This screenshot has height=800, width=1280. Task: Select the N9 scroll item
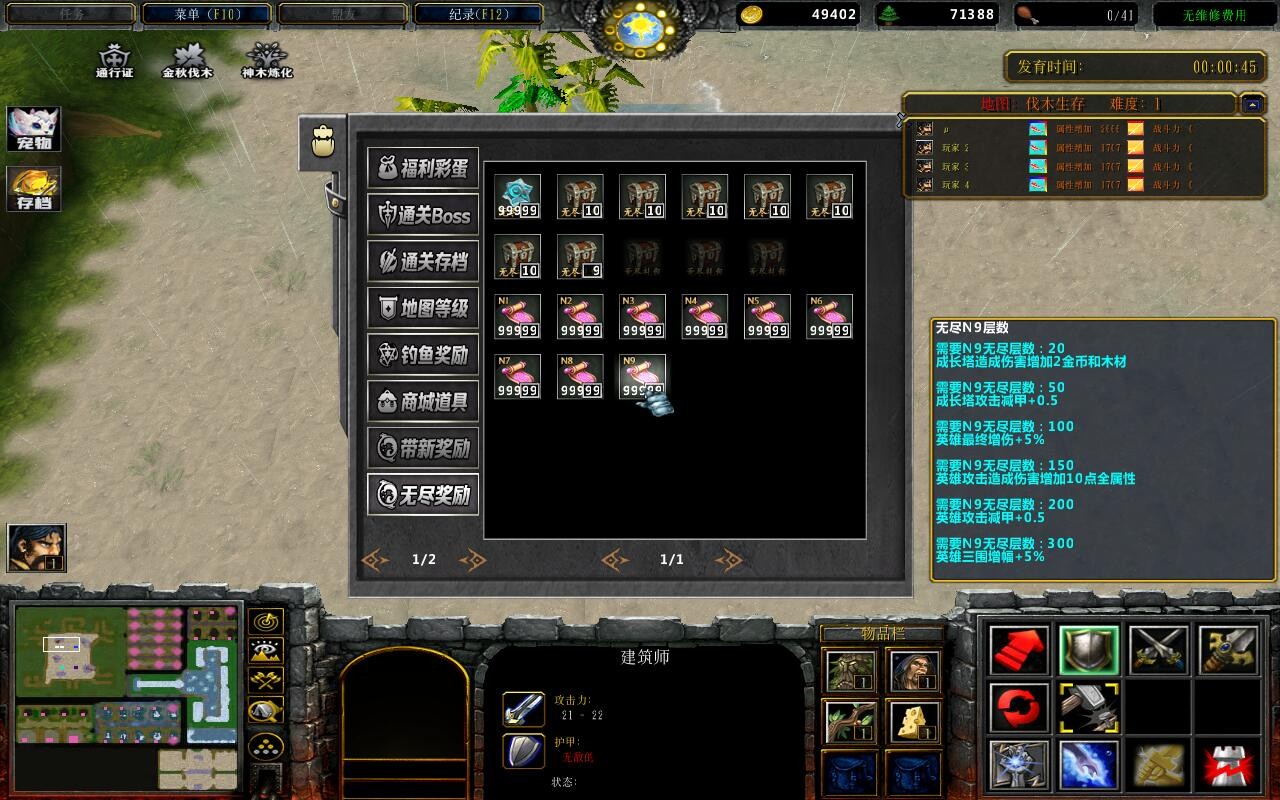tap(642, 377)
